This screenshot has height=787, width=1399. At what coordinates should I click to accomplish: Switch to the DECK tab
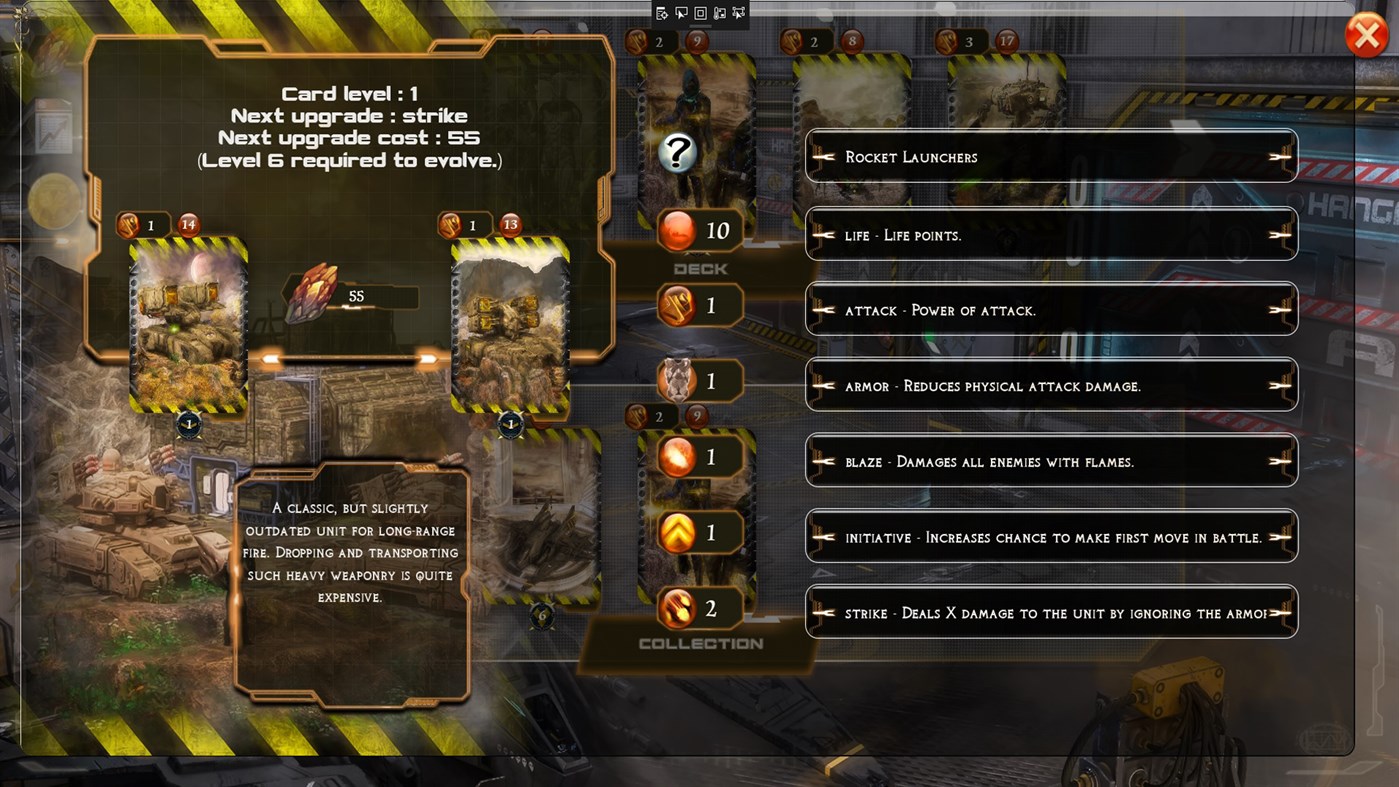[698, 268]
